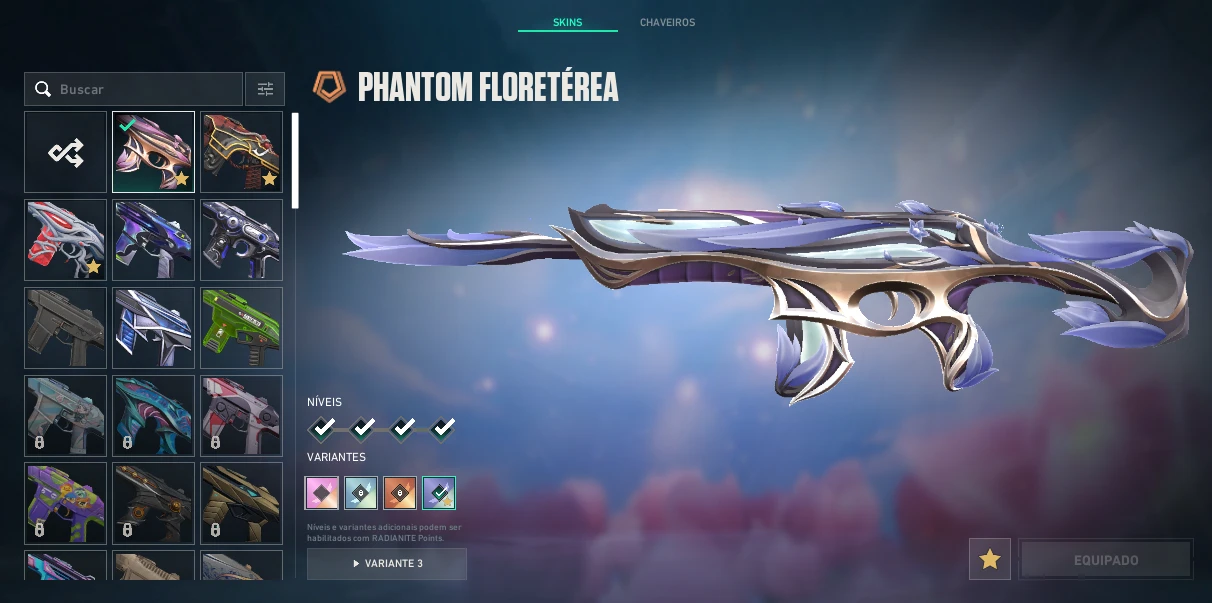This screenshot has width=1212, height=603.
Task: Play the Variante 3 preview video
Action: click(x=387, y=563)
